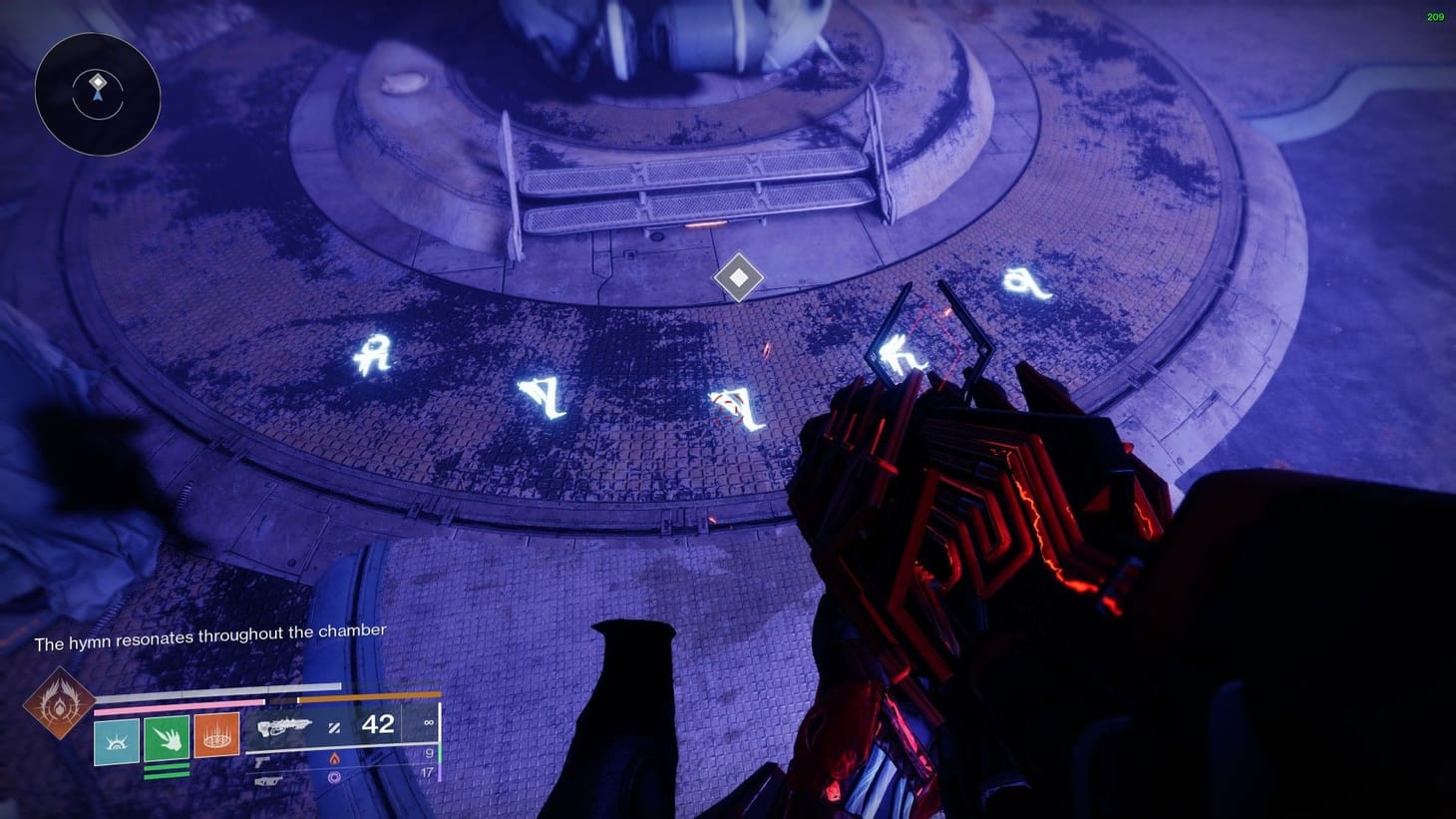Click the infinity primary ammo symbol
Screen dimensions: 1456x819
pos(427,721)
